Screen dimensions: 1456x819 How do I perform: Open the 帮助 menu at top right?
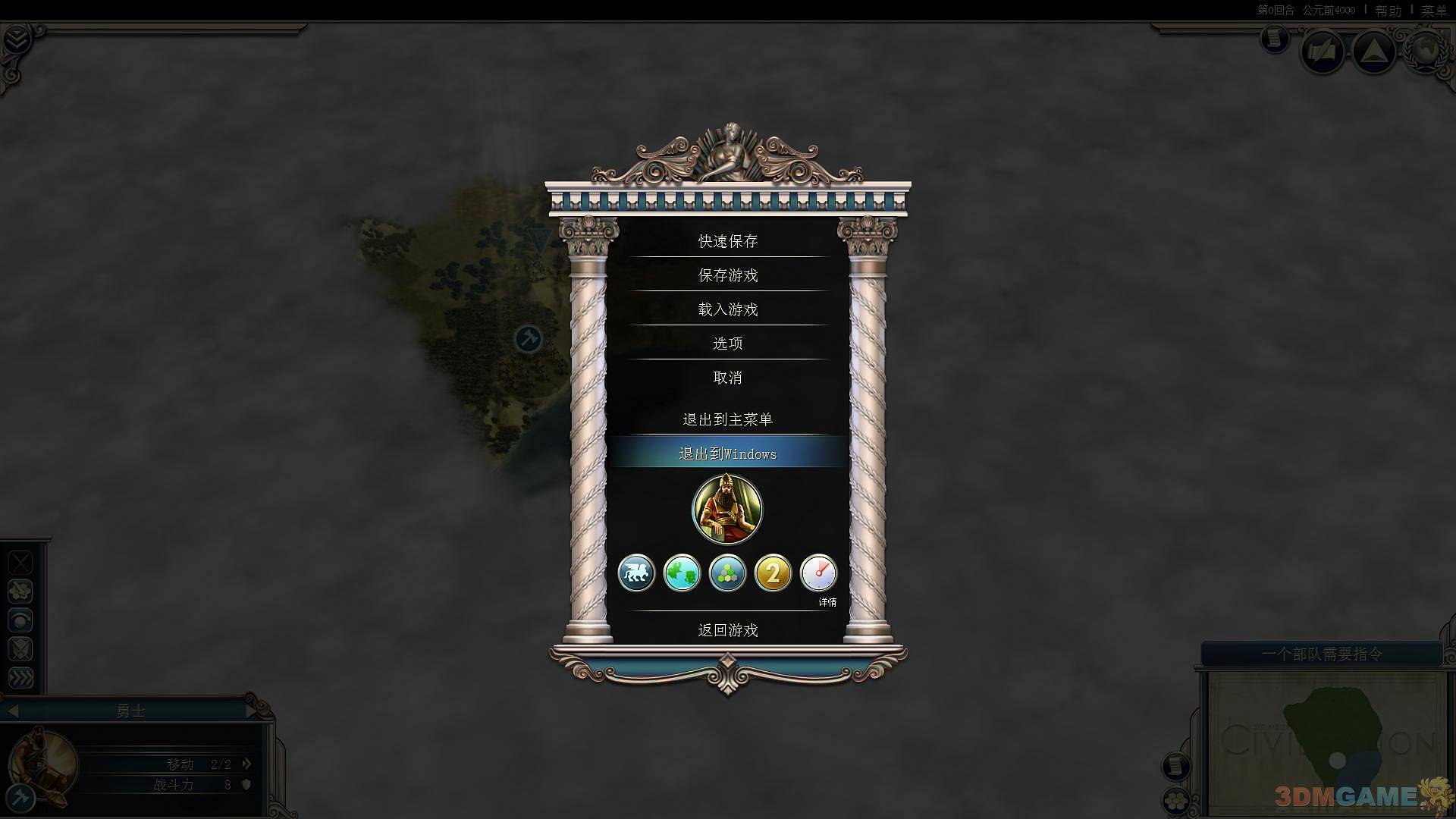click(1389, 10)
